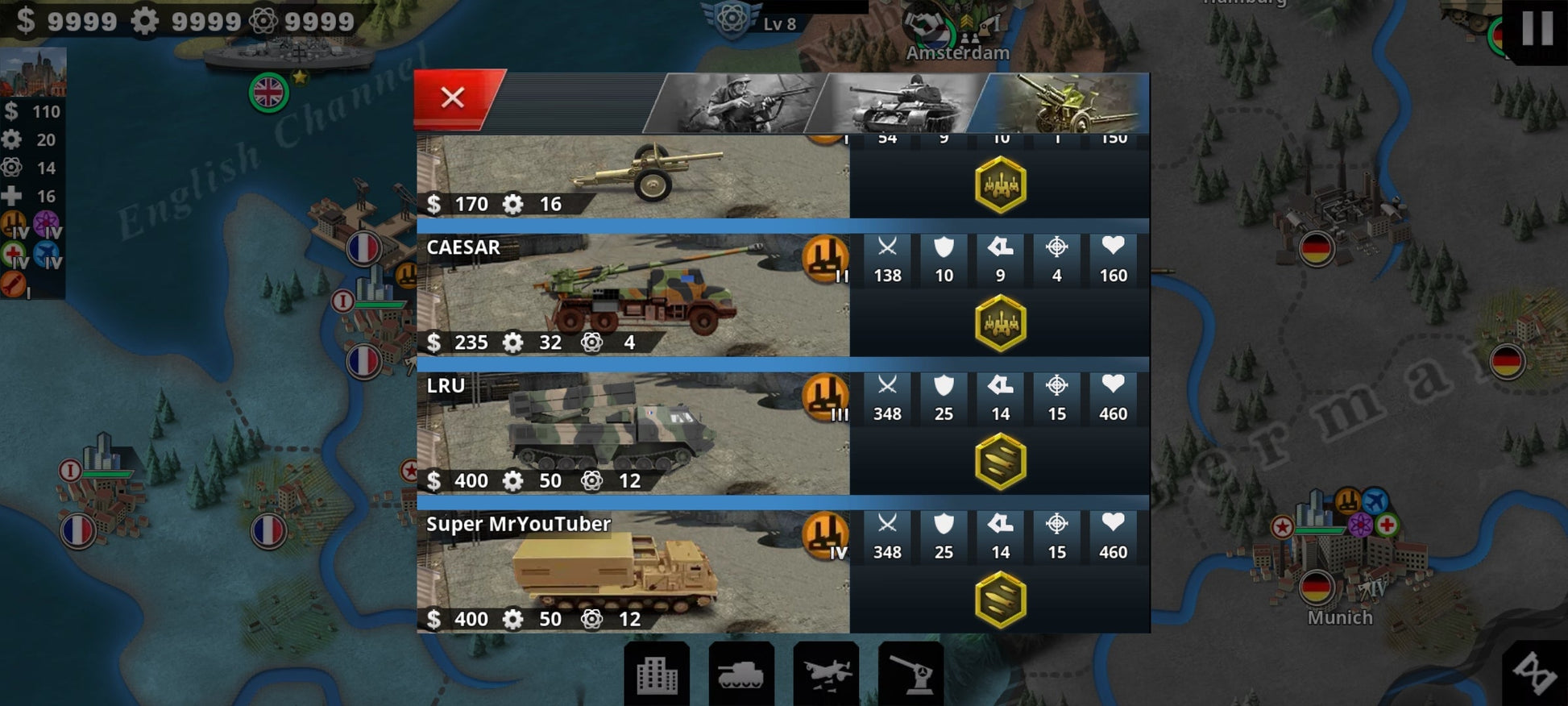The height and width of the screenshot is (706, 1568).
Task: Pause the game
Action: click(1536, 29)
